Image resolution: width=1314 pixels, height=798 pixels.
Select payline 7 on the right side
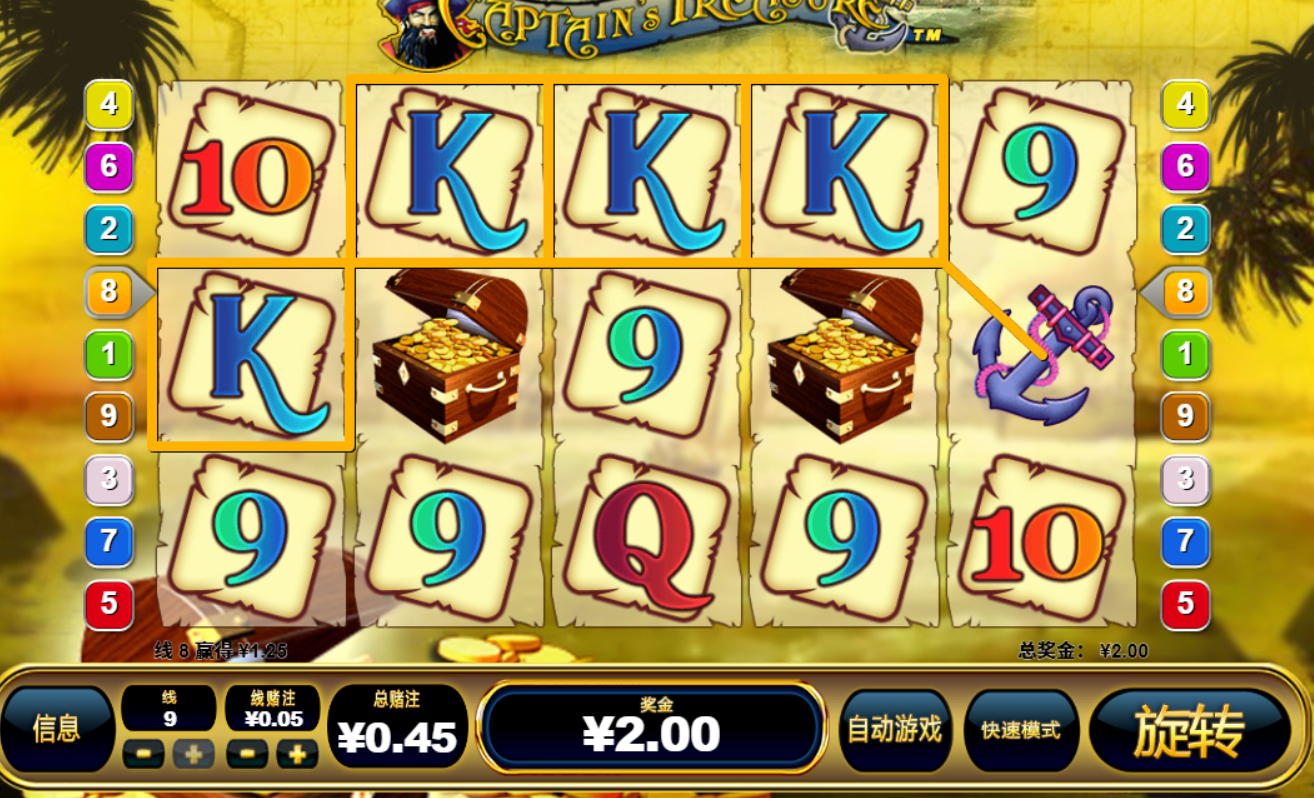coord(1183,543)
